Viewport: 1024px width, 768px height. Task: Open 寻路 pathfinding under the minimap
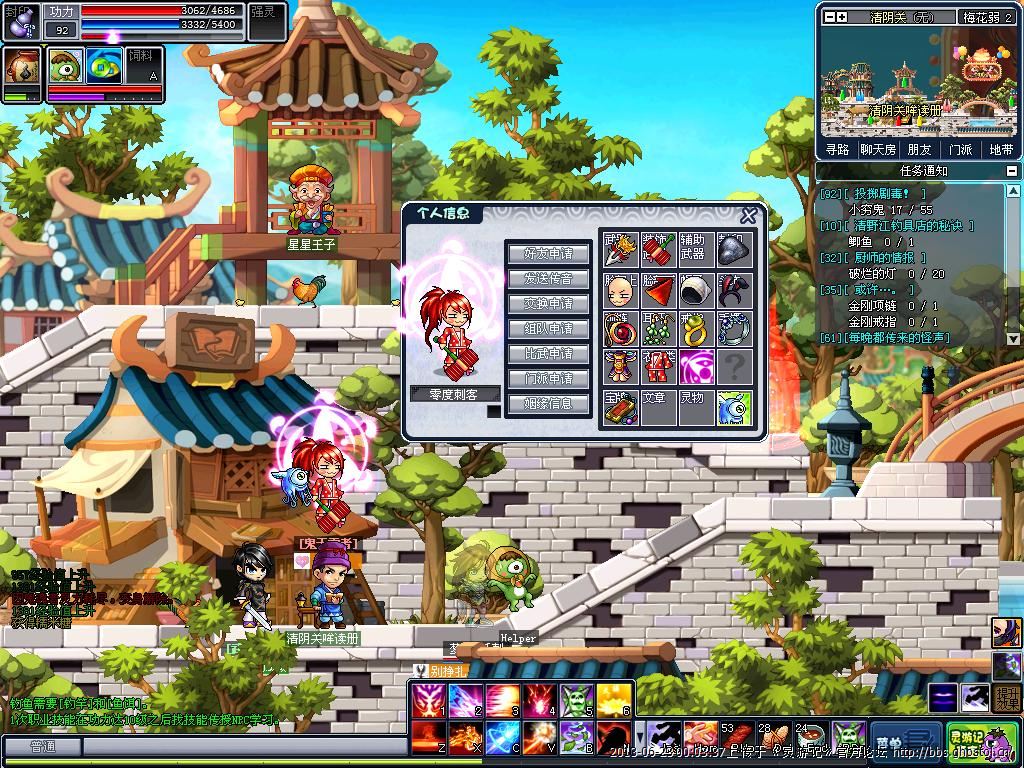838,149
